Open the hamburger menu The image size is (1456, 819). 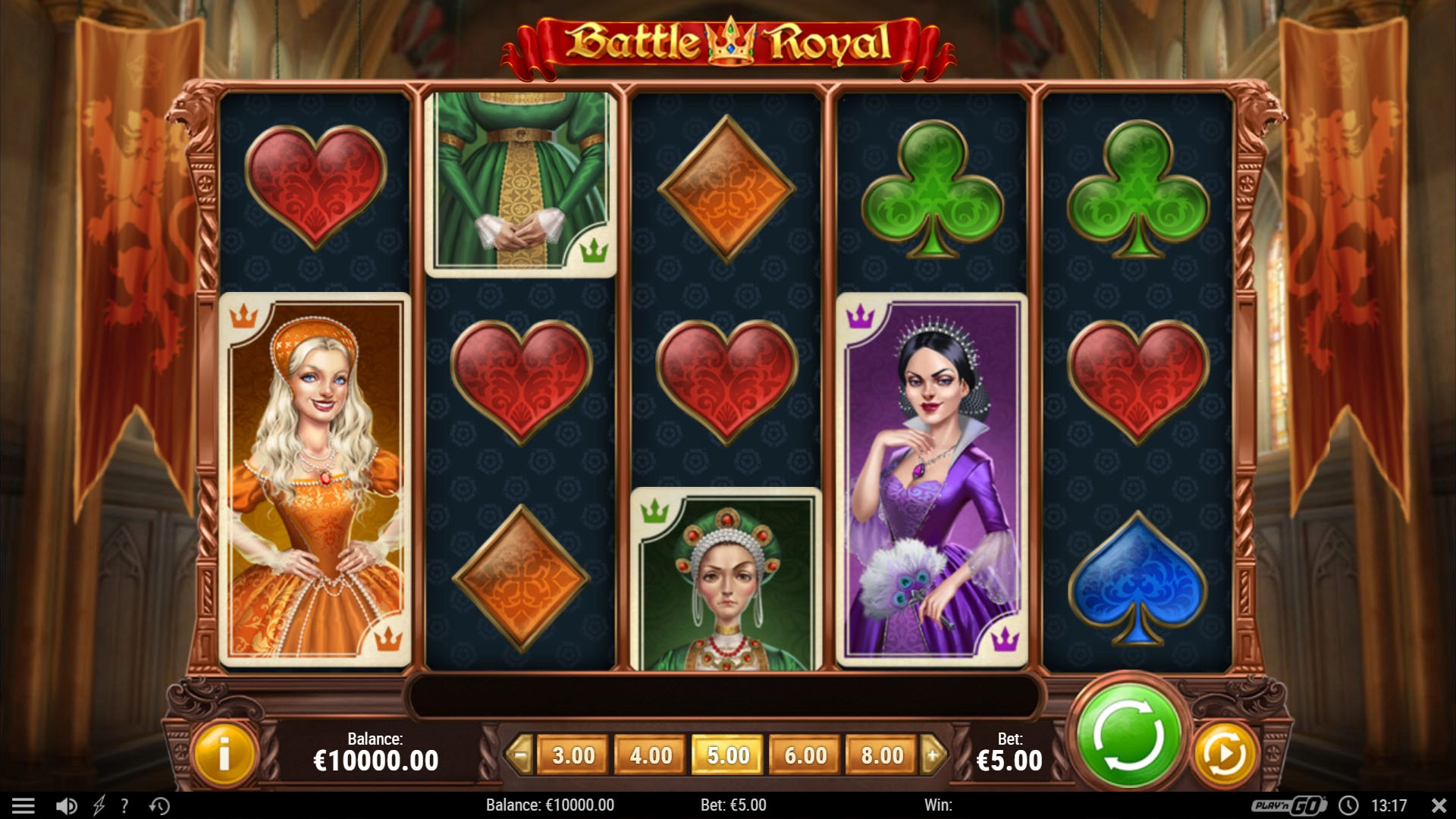click(24, 805)
